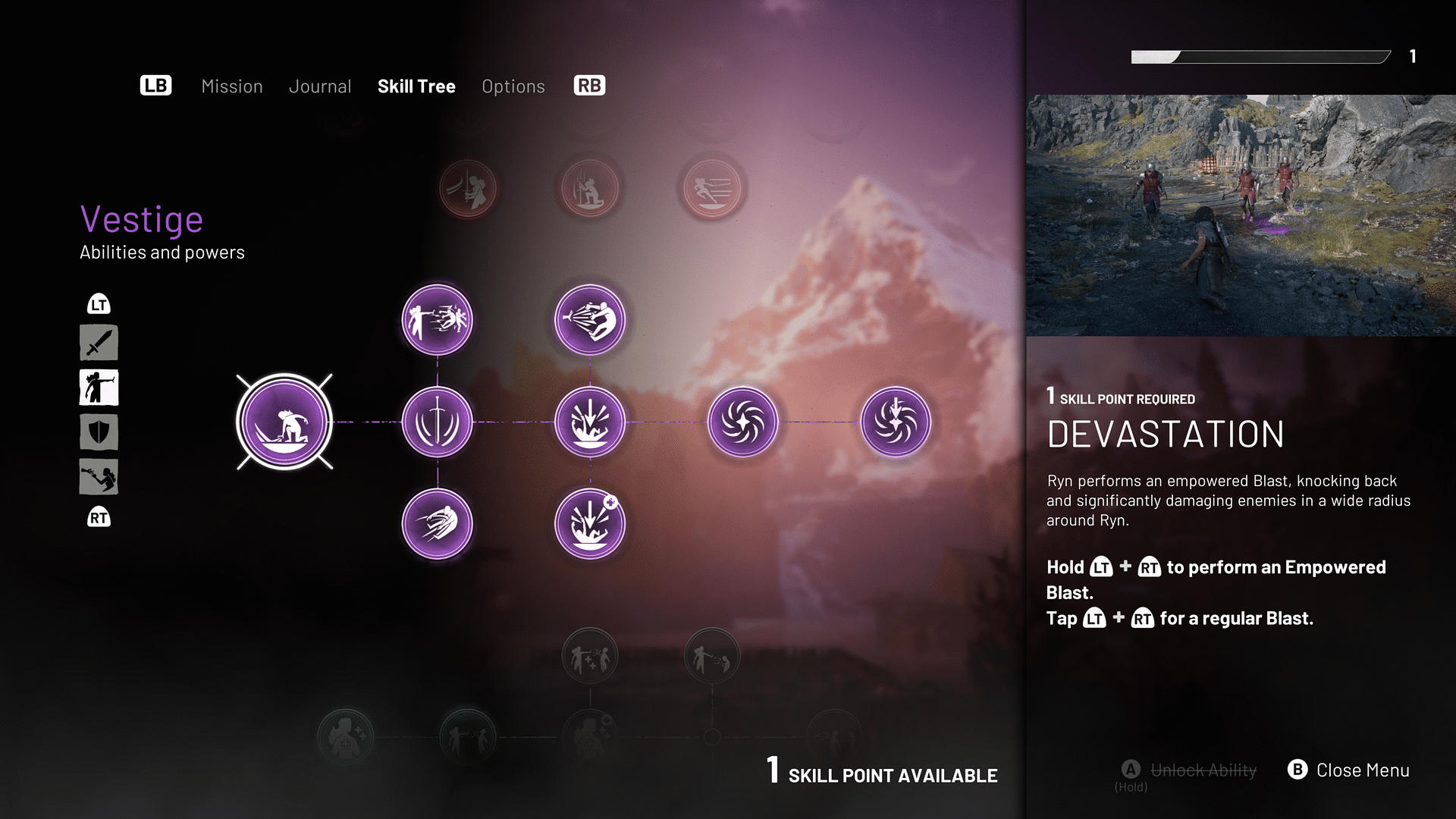The height and width of the screenshot is (819, 1456).
Task: Select the kneeling figure root skill node
Action: 284,422
